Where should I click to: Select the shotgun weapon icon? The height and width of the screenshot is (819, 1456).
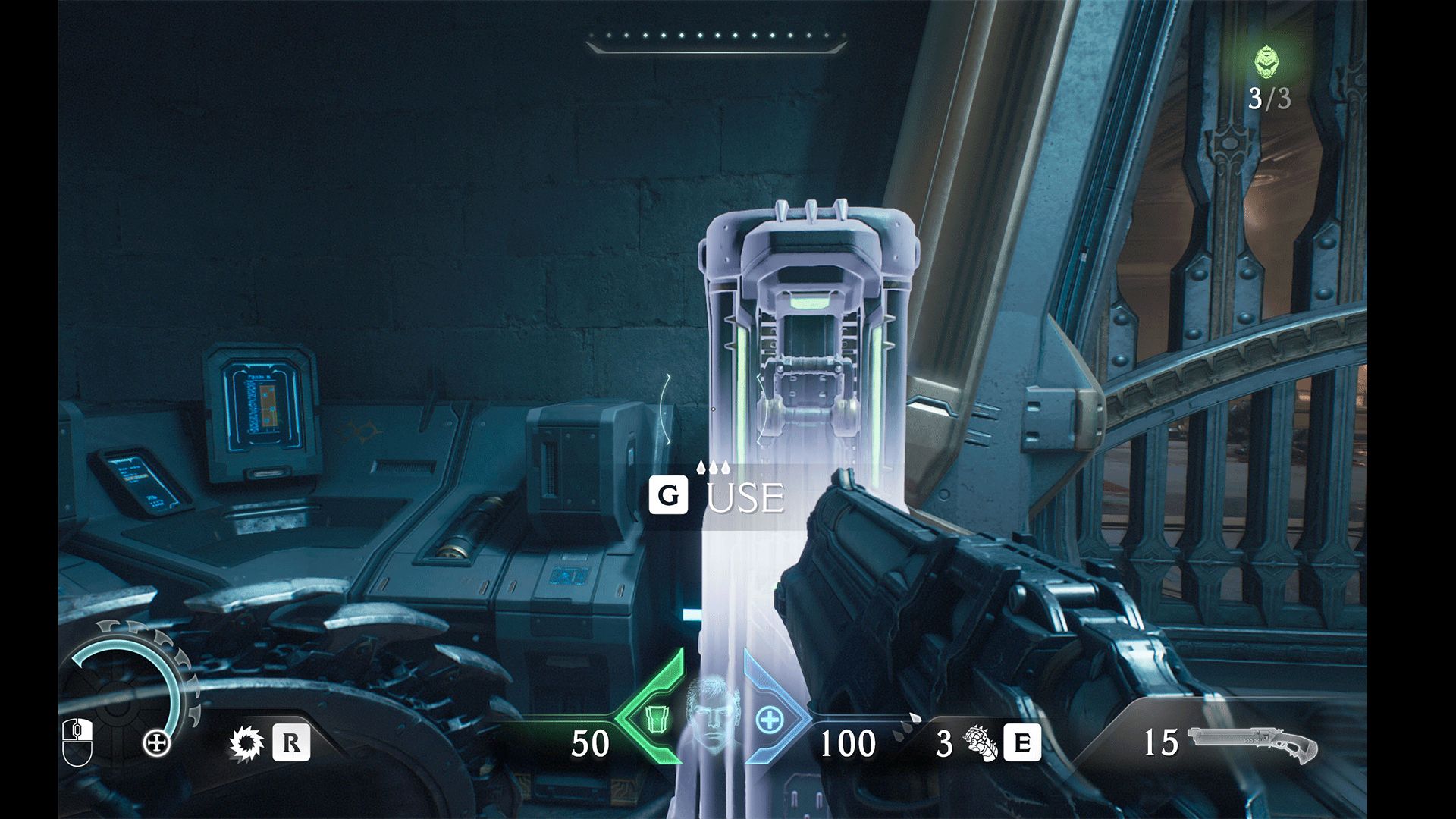pos(1252,744)
